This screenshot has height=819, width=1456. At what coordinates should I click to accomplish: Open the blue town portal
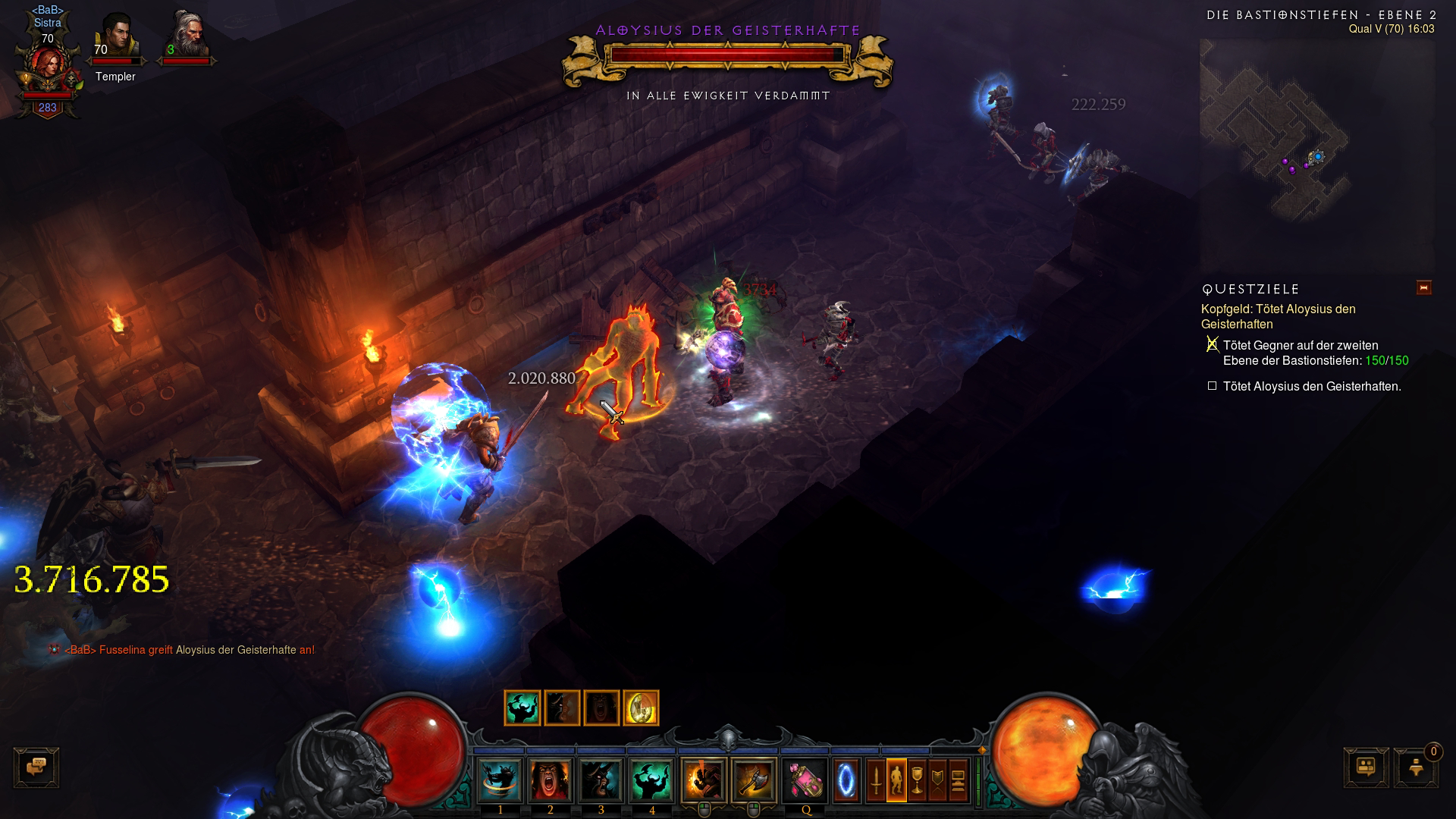point(846,780)
